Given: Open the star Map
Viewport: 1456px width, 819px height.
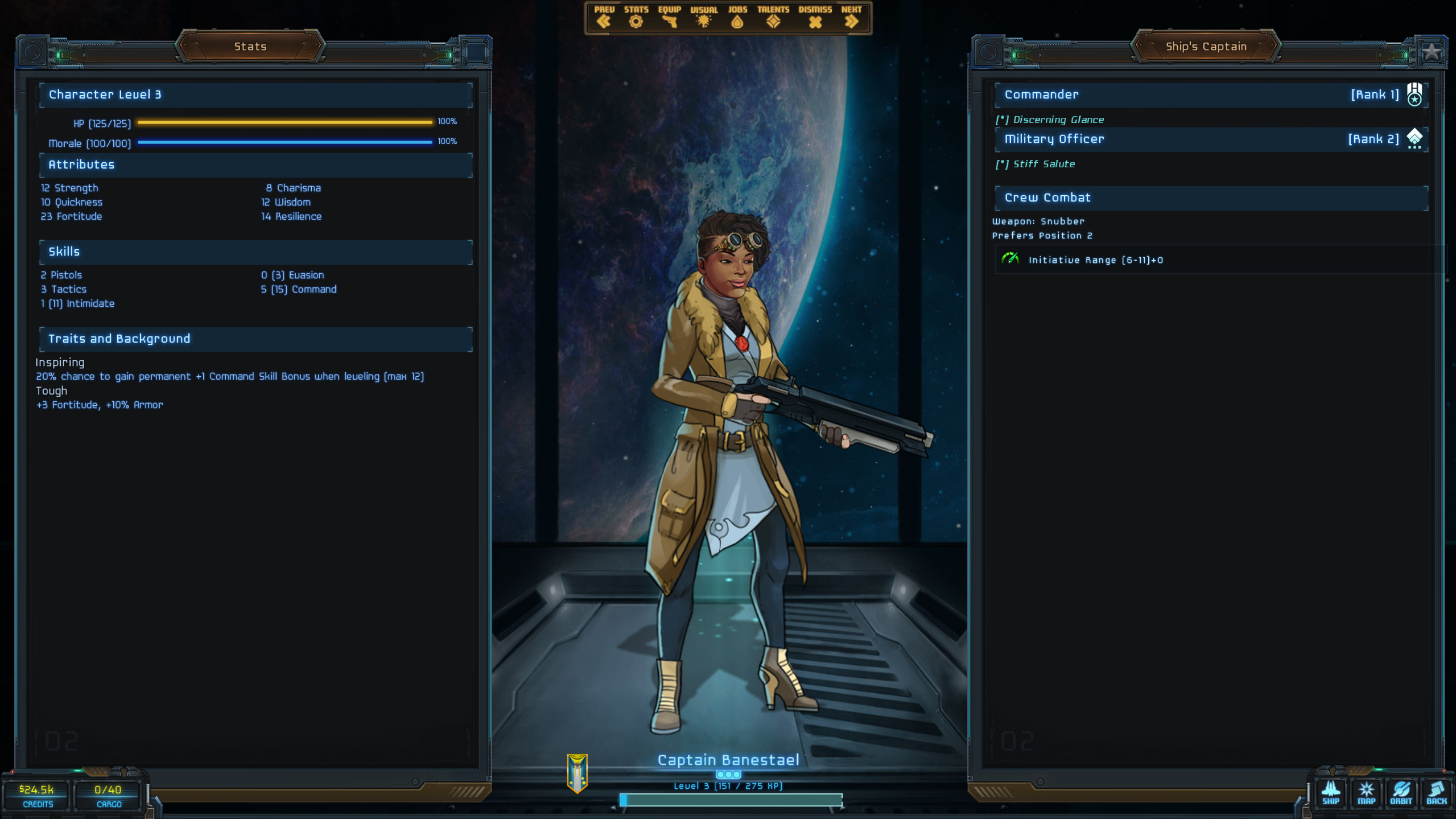Looking at the screenshot, I should pos(1366,793).
